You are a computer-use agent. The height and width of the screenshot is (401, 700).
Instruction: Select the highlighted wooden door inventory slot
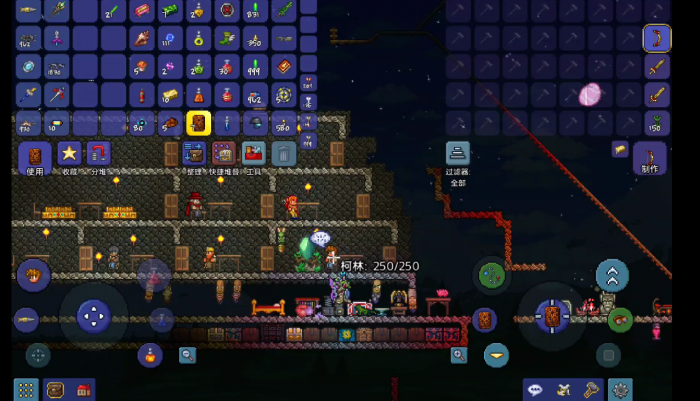198,123
